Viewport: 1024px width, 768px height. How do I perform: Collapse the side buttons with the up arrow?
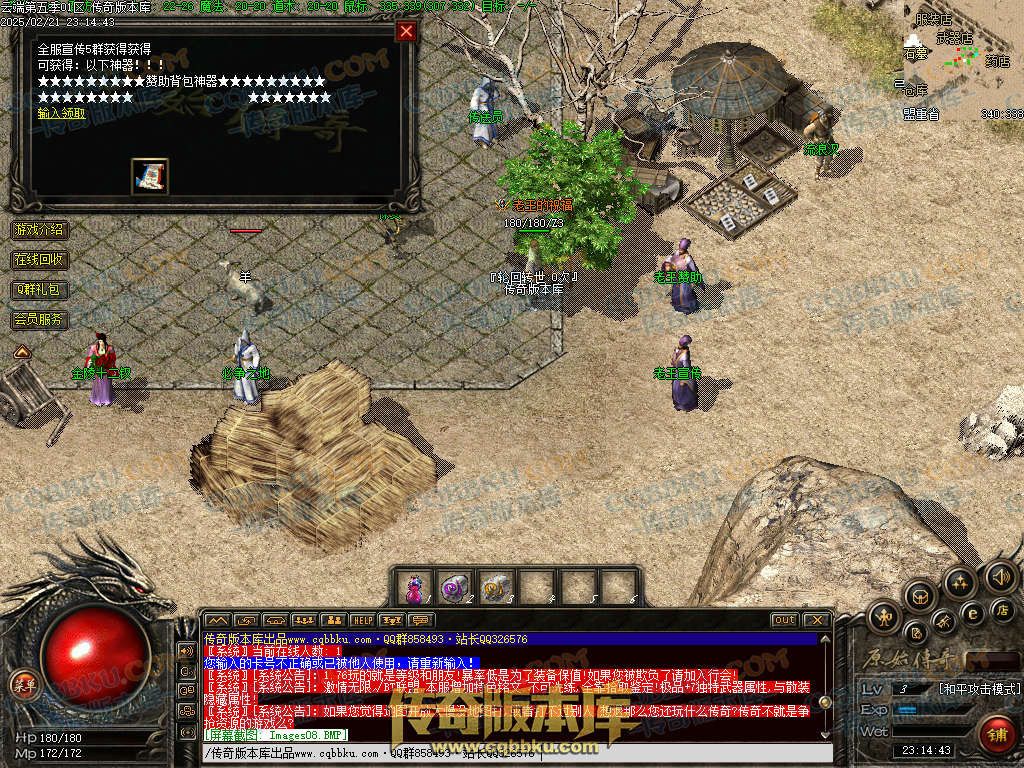pos(20,351)
